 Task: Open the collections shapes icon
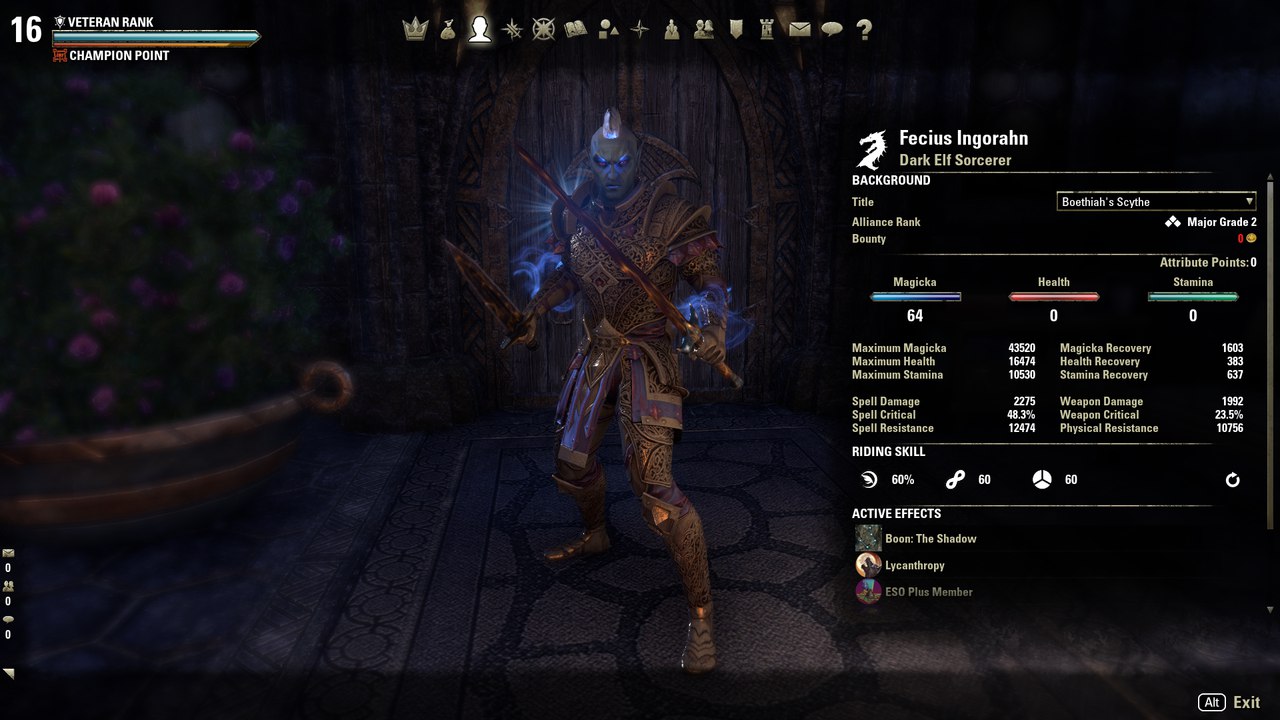pos(608,30)
